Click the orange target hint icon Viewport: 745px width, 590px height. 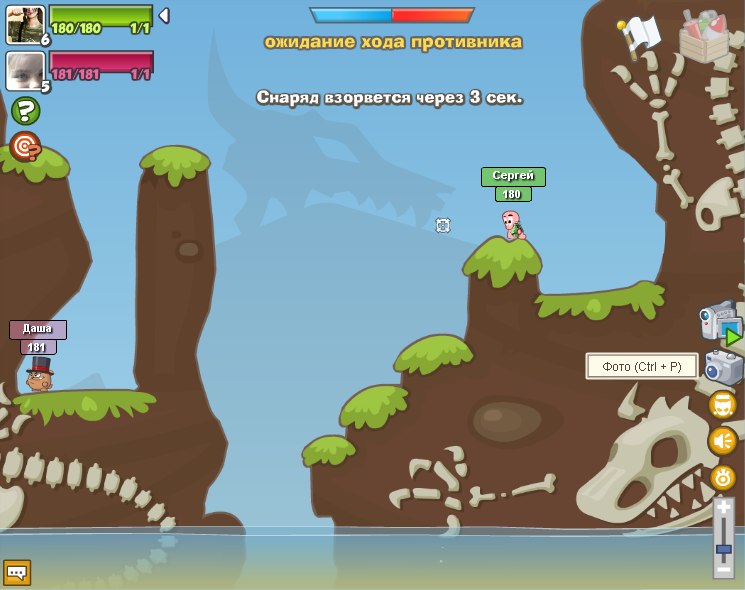[x=25, y=146]
